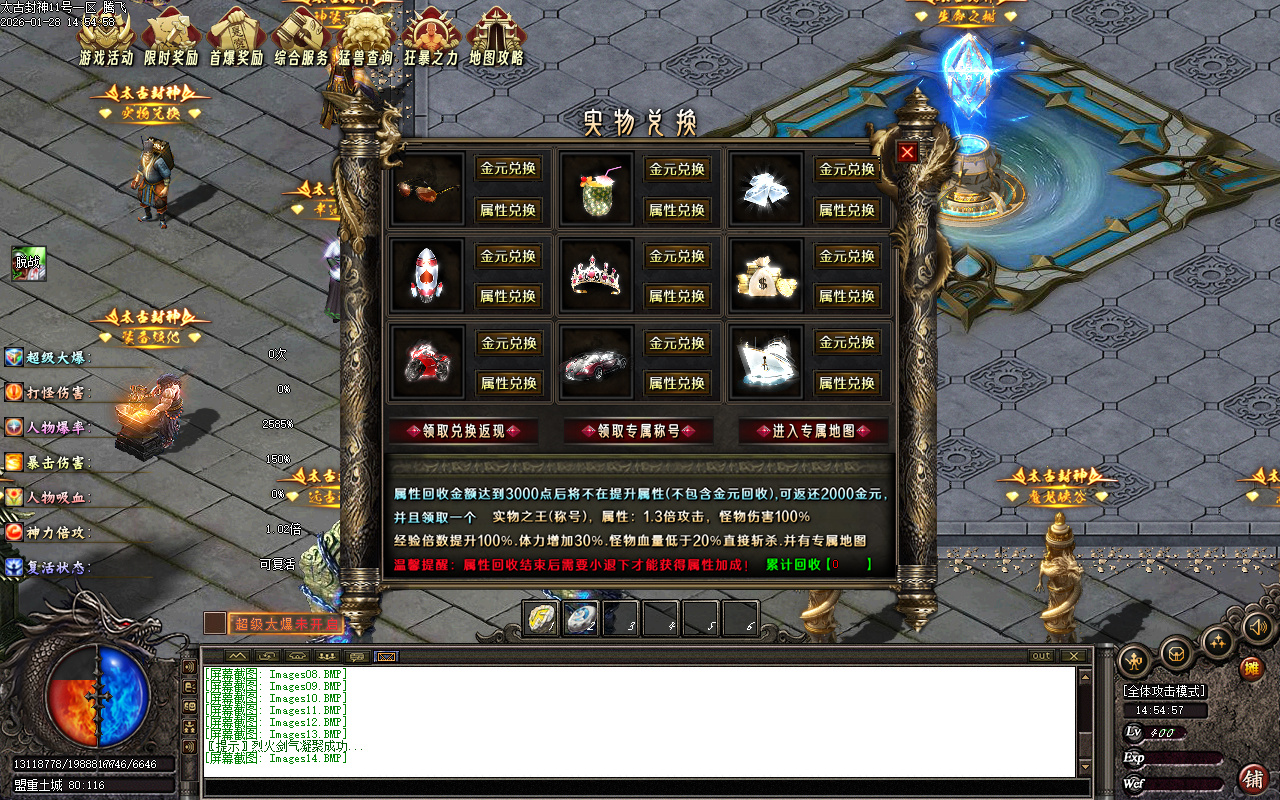Collapse the chat panel with the out button
The image size is (1280, 800).
point(1040,656)
